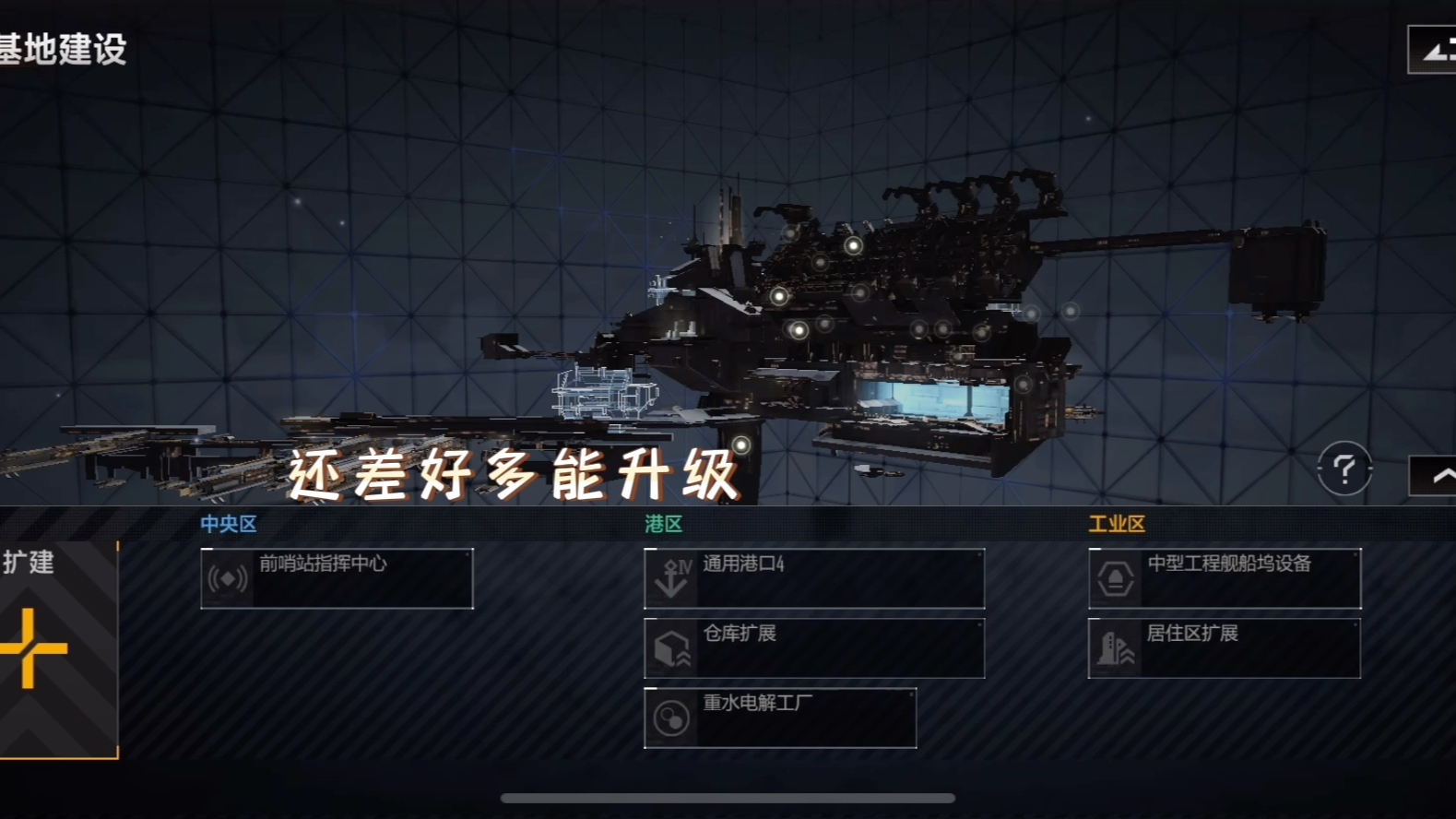
Task: Open the 港区 category header
Action: tap(664, 523)
